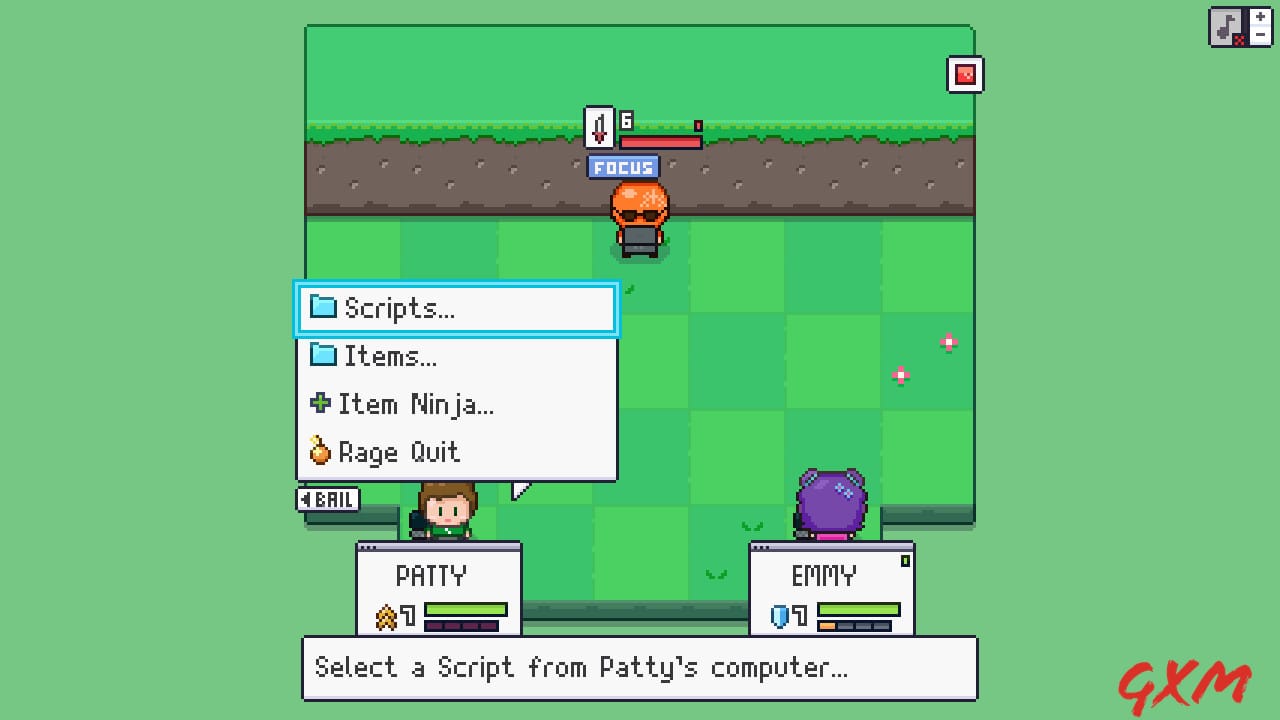Click the red X button above the arena
The height and width of the screenshot is (720, 1280).
pos(965,74)
